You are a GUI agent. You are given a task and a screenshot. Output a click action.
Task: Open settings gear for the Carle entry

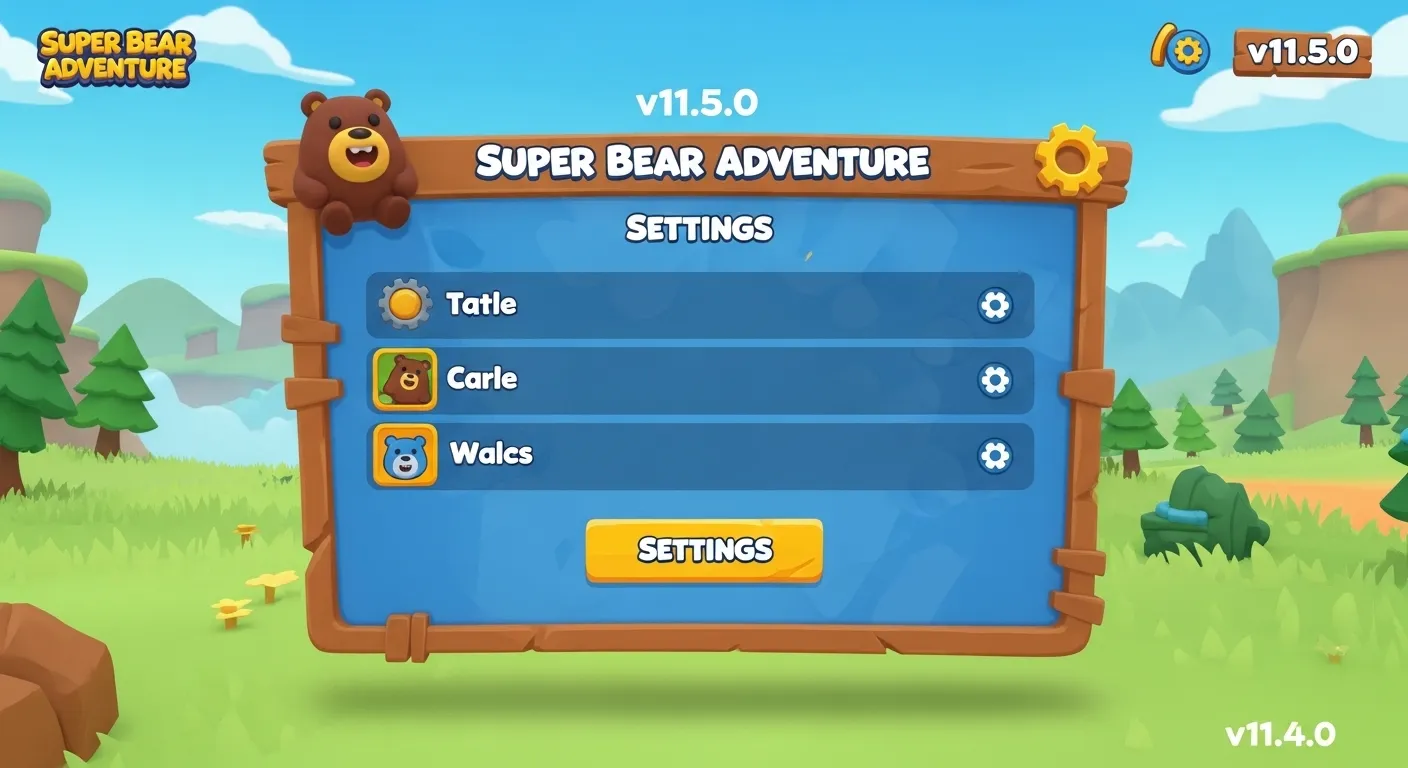(x=994, y=379)
